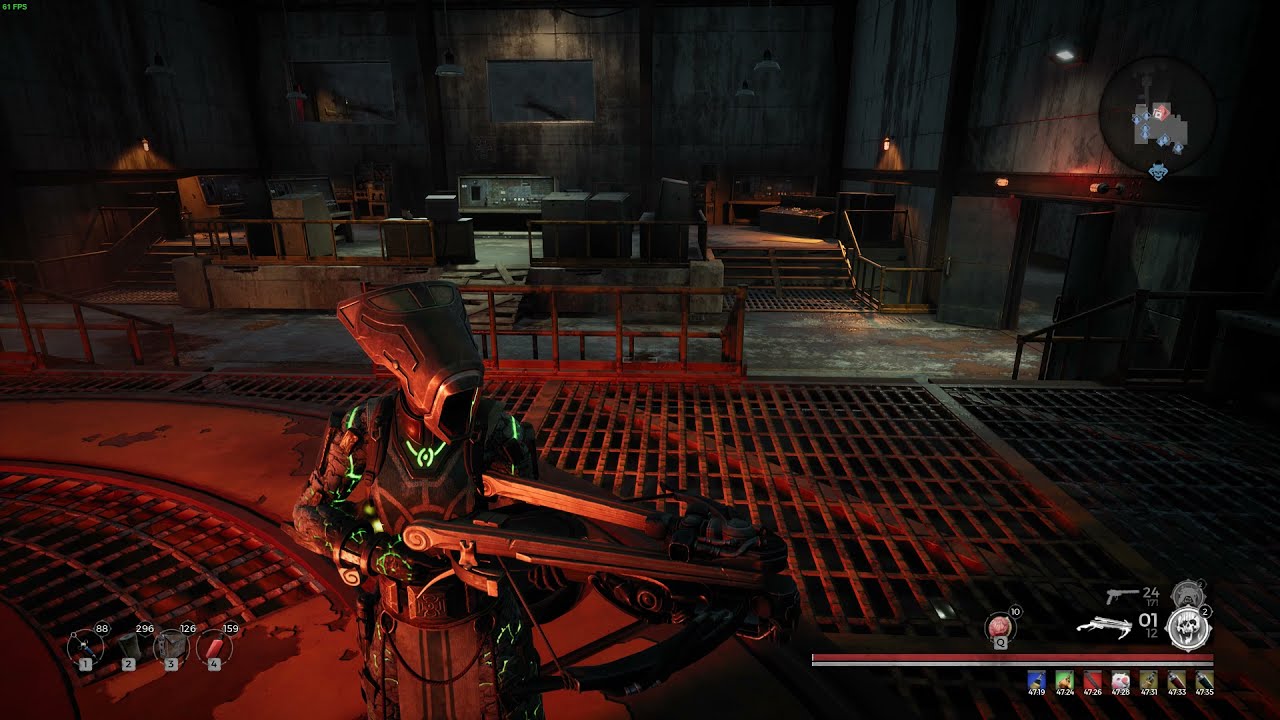
Task: Activate the skull skill emblem
Action: (x=1189, y=629)
